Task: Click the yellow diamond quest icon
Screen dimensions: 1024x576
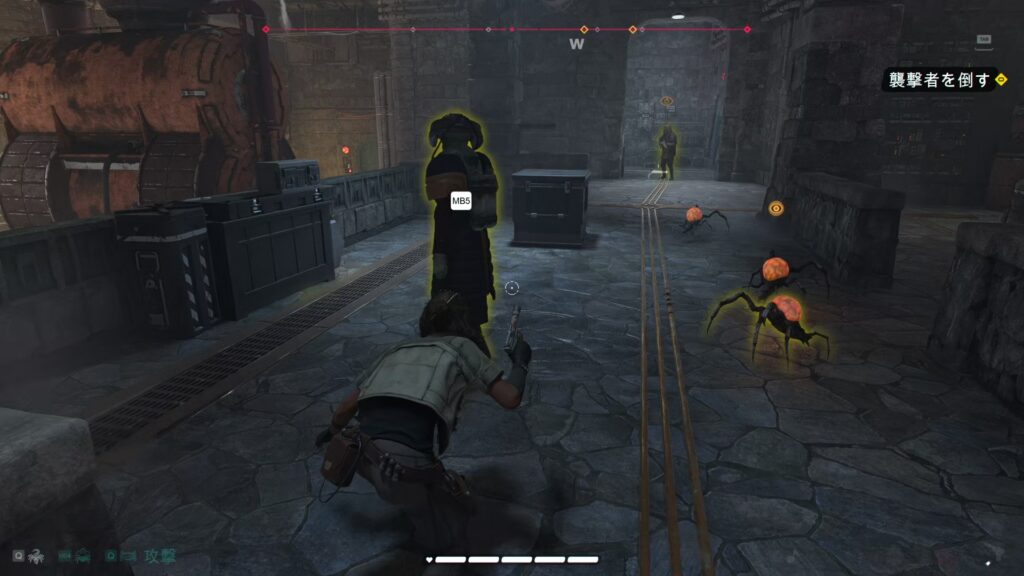Action: (x=1001, y=79)
